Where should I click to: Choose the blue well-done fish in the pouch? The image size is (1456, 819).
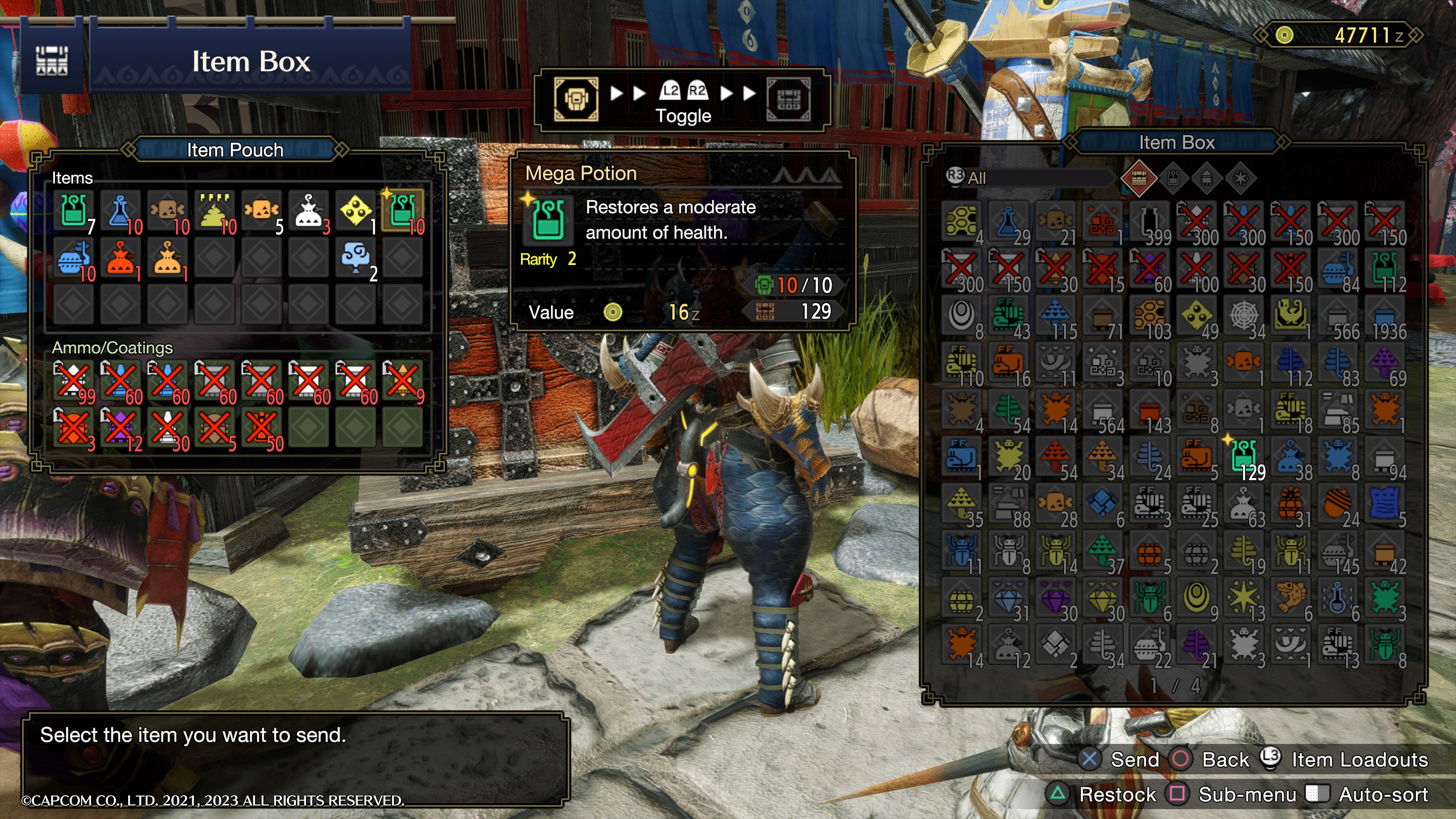tap(74, 258)
